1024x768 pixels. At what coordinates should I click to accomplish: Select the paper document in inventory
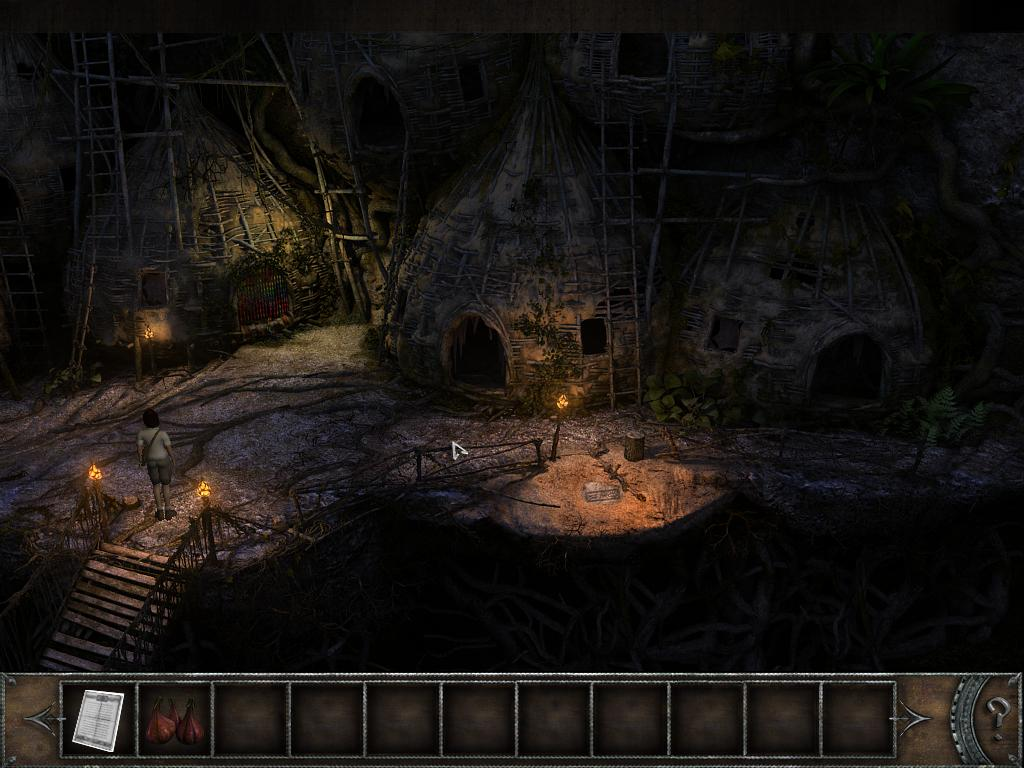point(98,719)
